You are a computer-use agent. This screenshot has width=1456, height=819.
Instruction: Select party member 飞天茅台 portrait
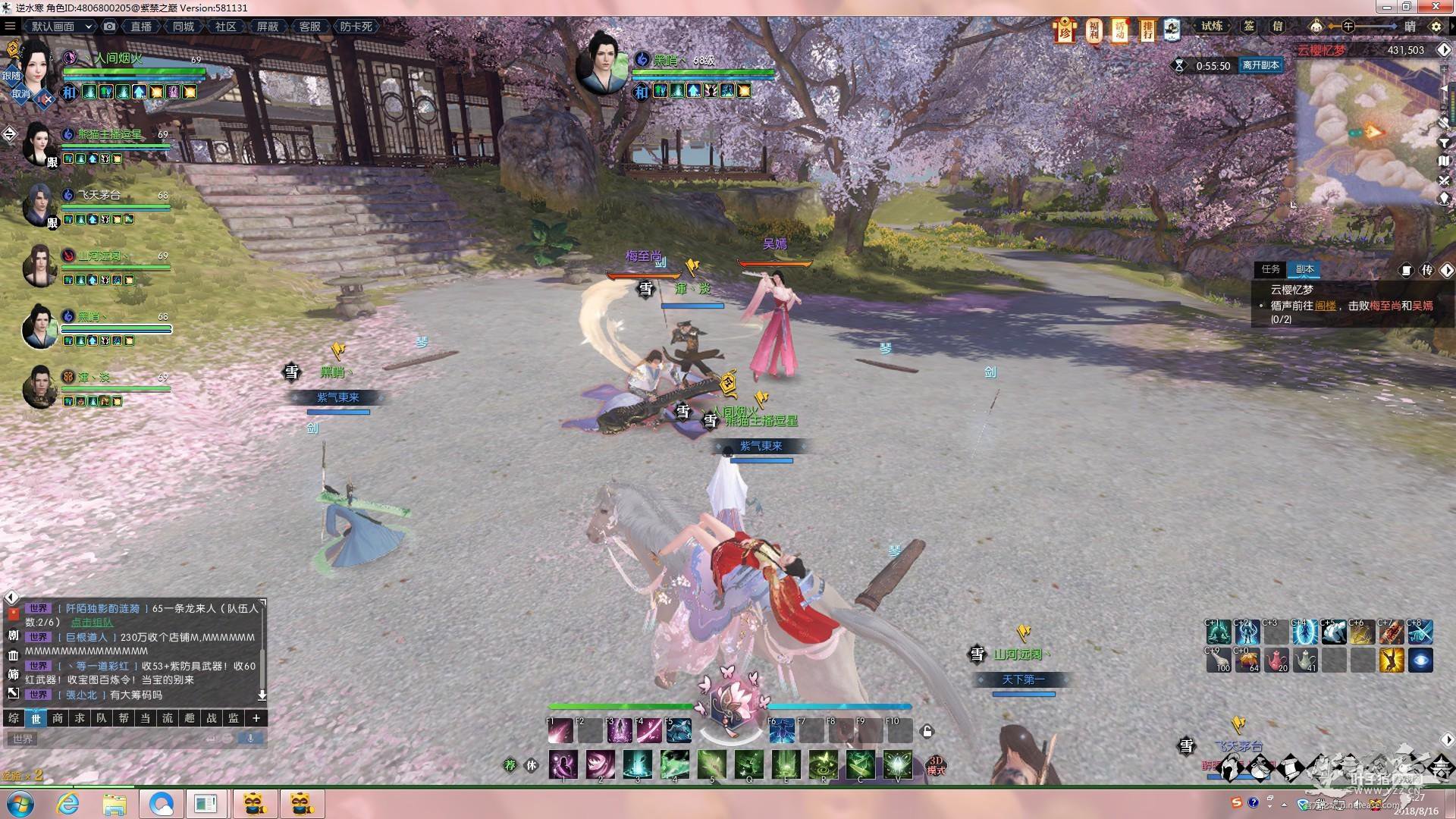[x=38, y=203]
